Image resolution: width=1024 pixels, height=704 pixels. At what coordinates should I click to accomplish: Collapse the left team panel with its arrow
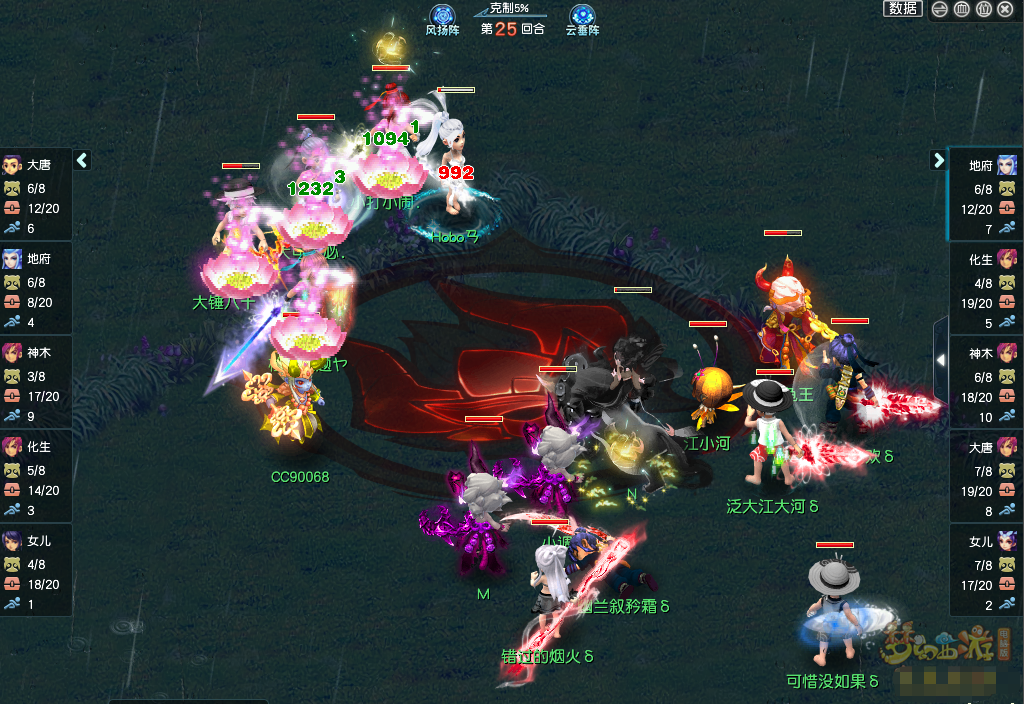[x=82, y=160]
